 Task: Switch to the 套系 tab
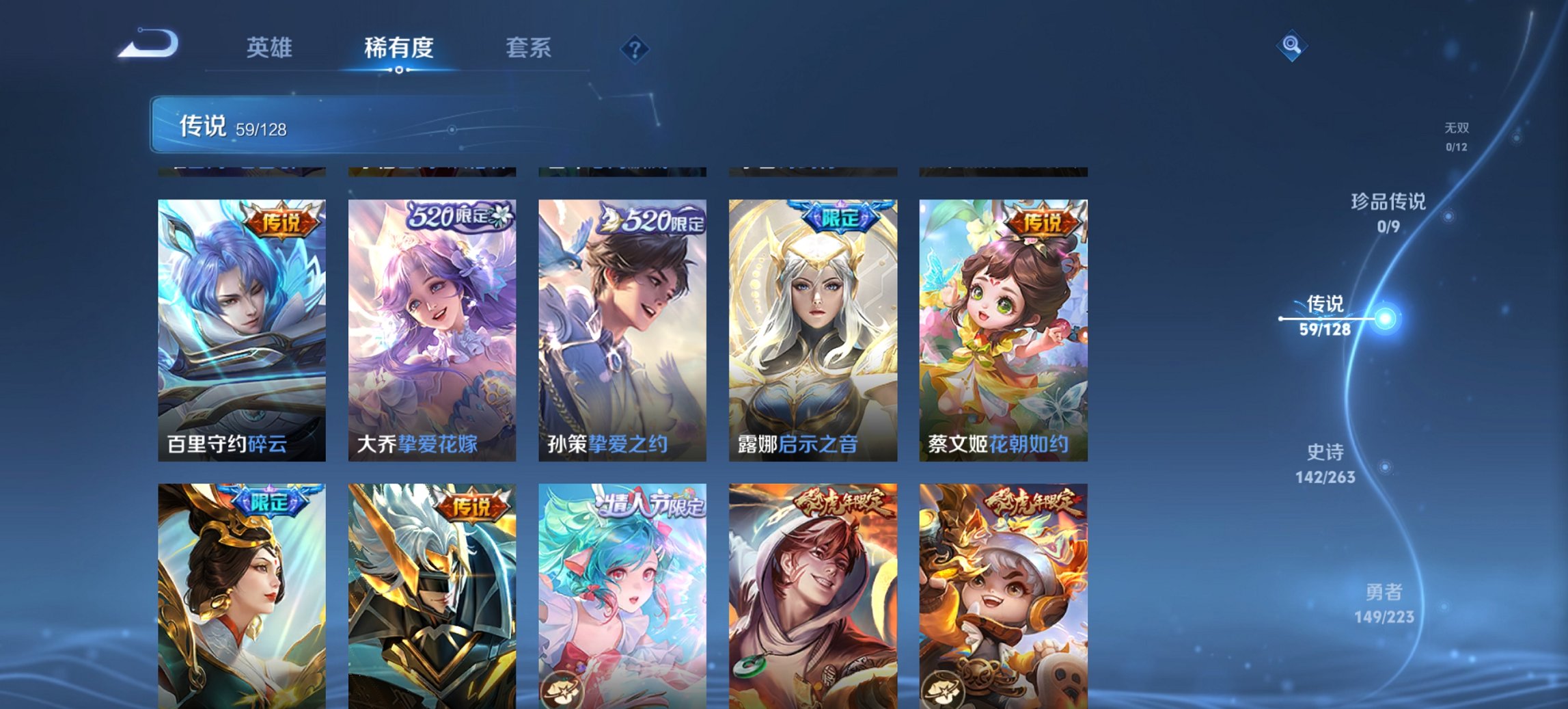pyautogui.click(x=529, y=48)
